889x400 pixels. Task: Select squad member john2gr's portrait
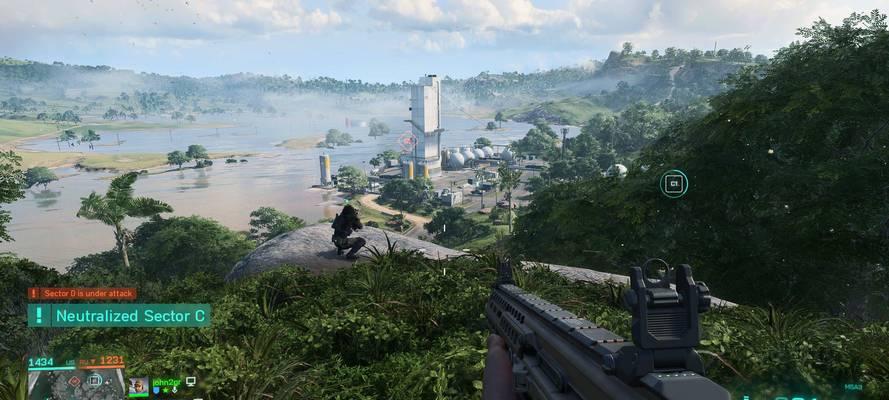point(138,386)
